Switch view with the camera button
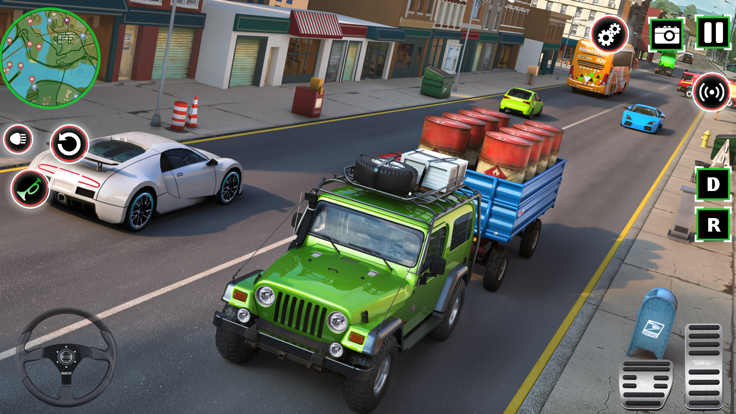Screen dimensions: 736x414 [666, 34]
